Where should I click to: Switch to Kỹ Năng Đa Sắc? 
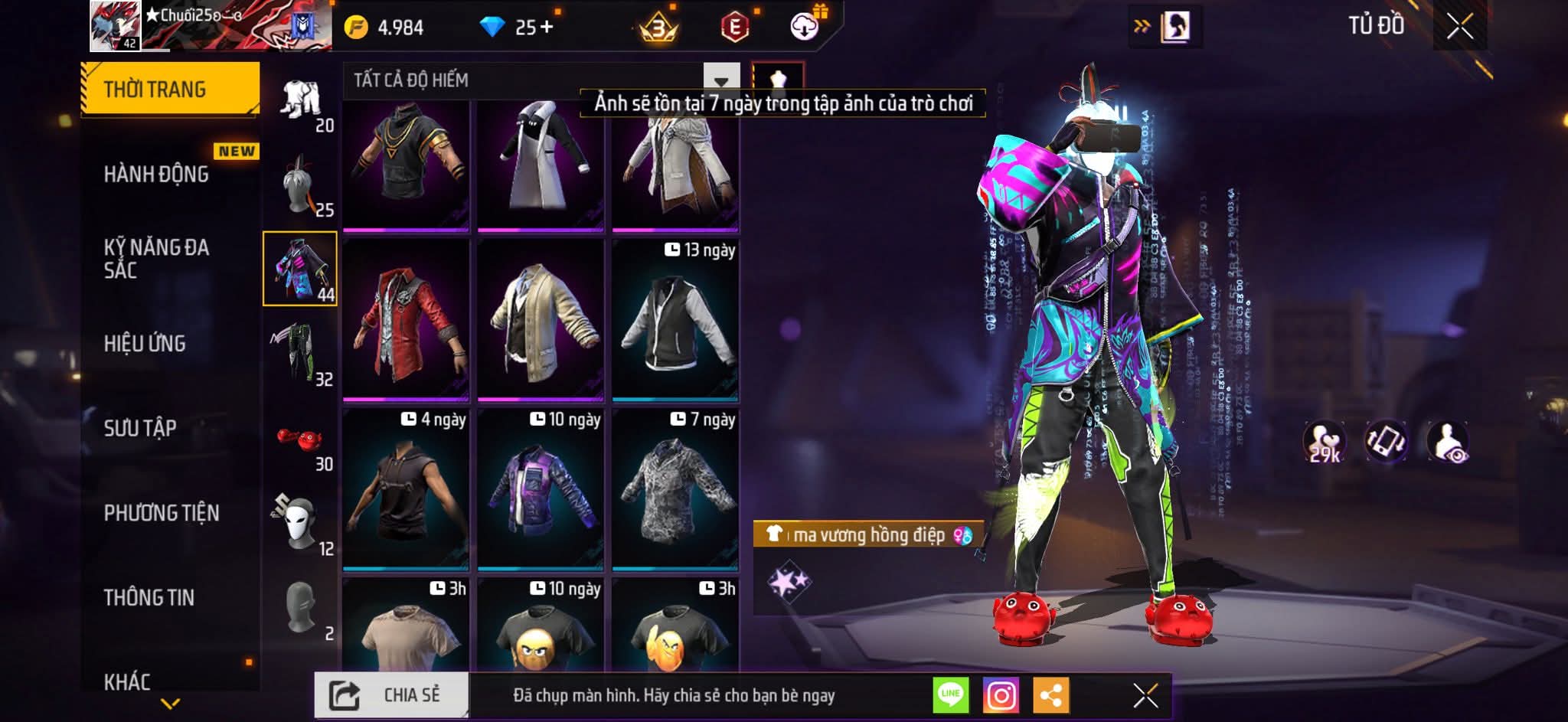(x=156, y=258)
